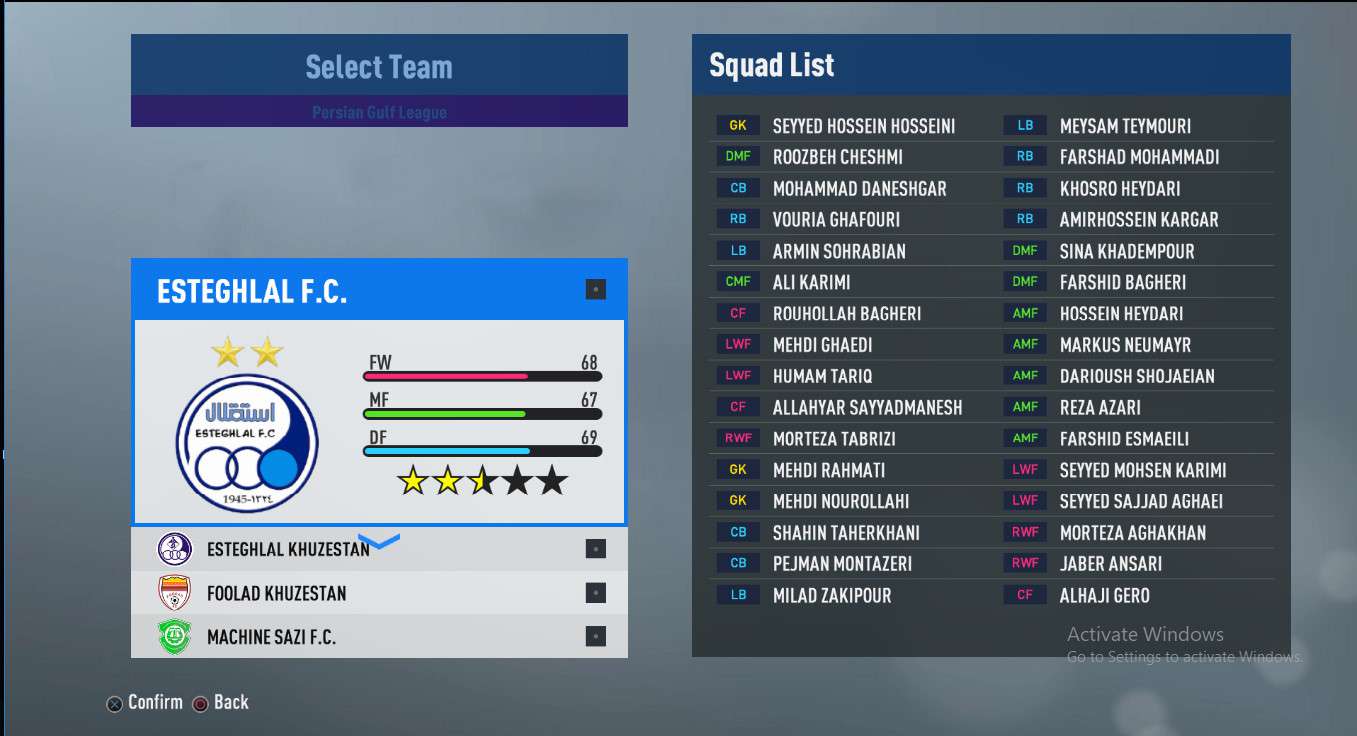
Task: Choose Milad Zakipour squad entry
Action: (x=831, y=596)
